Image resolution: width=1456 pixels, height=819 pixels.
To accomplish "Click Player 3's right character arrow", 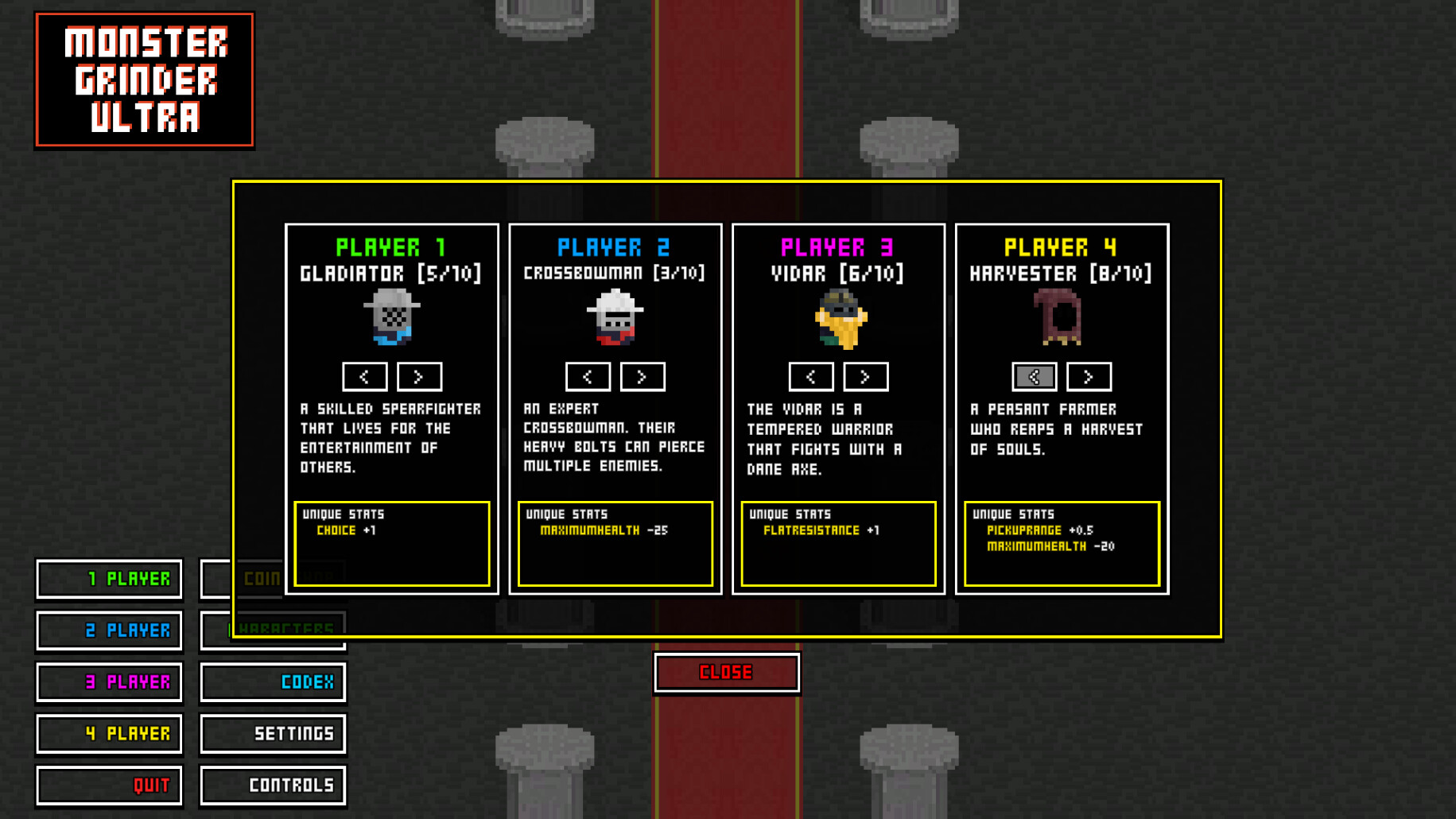I will [x=865, y=377].
